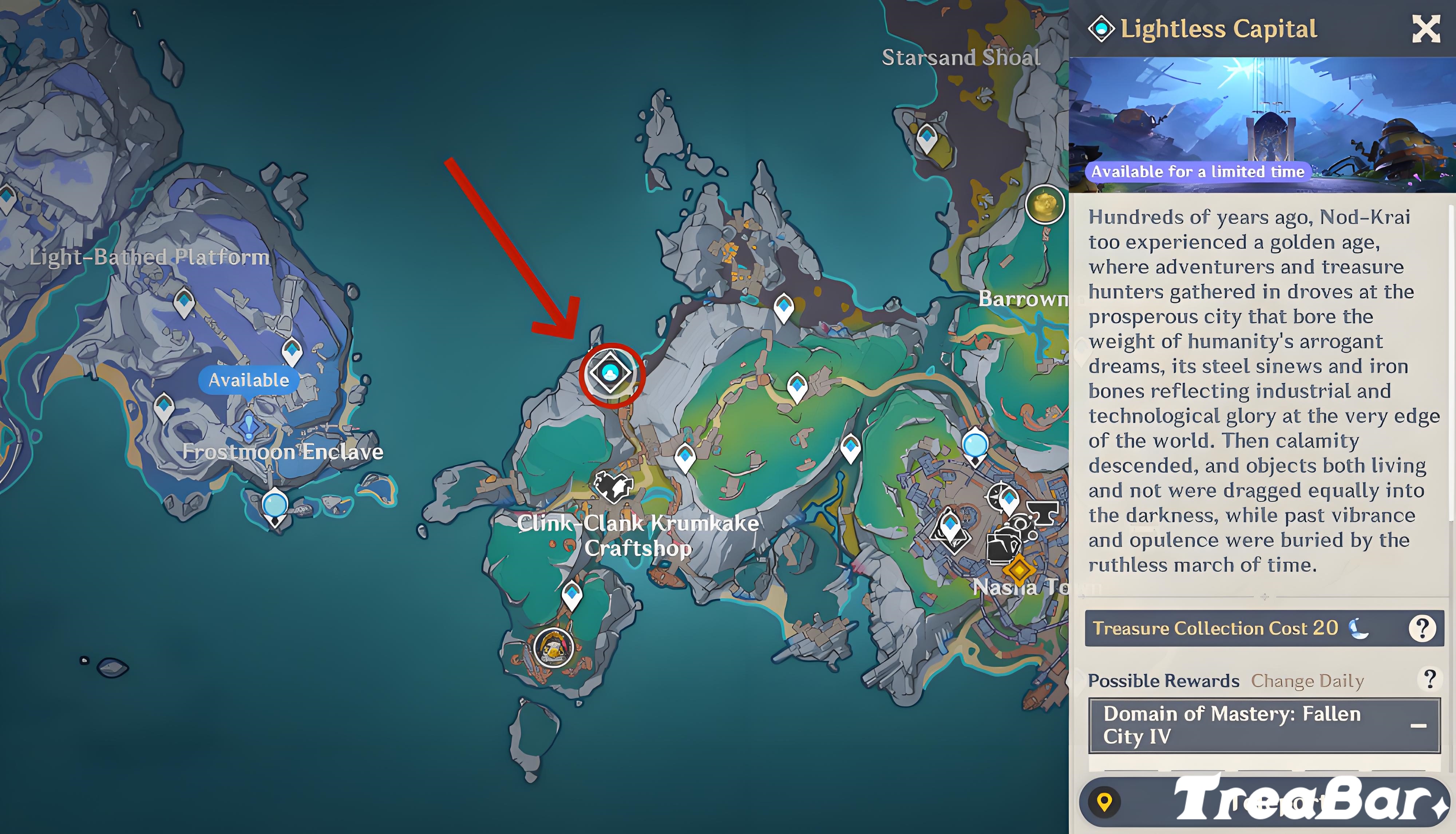Close the Lightless Capital info panel

coord(1426,29)
